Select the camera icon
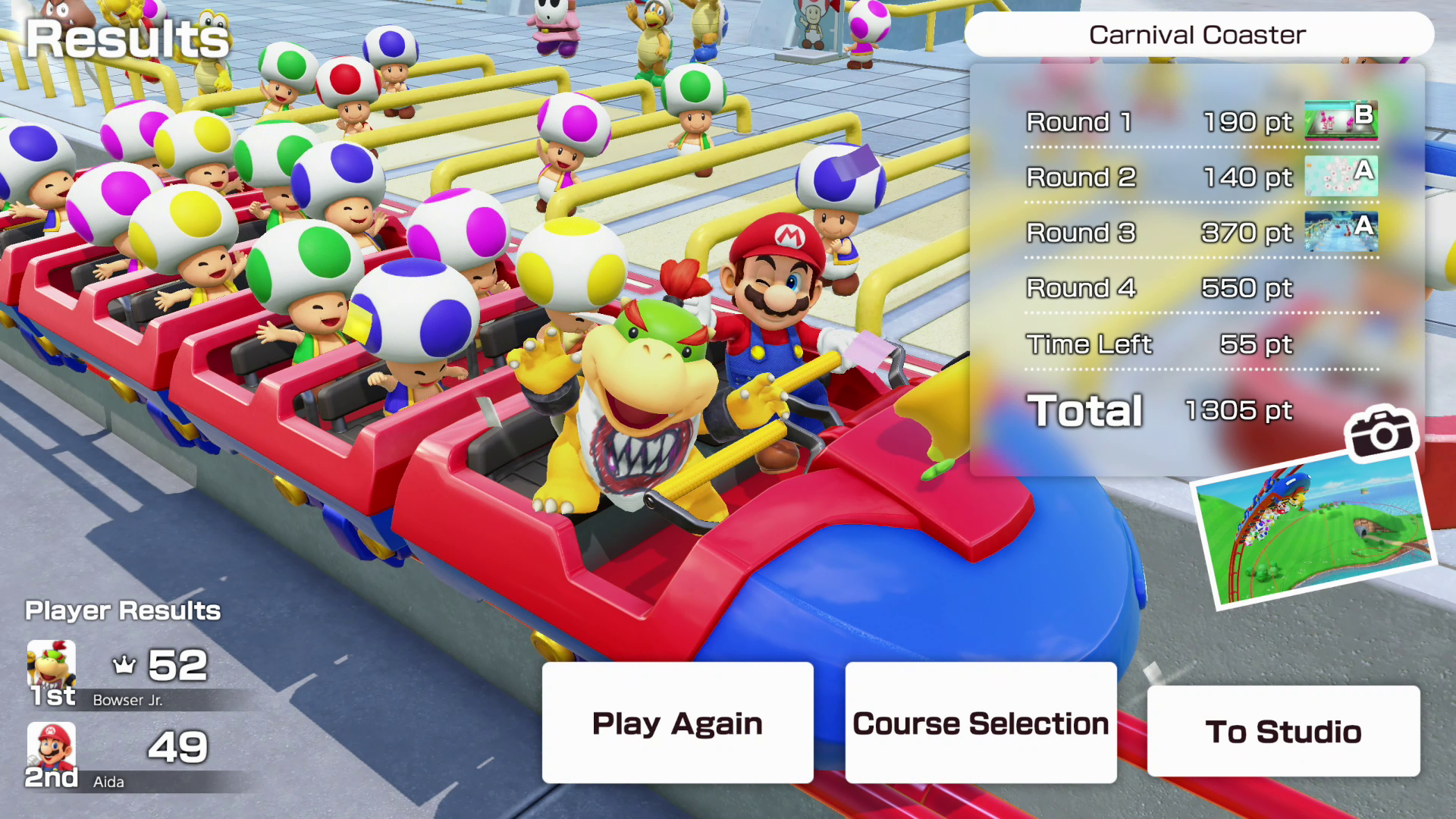The width and height of the screenshot is (1456, 819). pyautogui.click(x=1380, y=432)
